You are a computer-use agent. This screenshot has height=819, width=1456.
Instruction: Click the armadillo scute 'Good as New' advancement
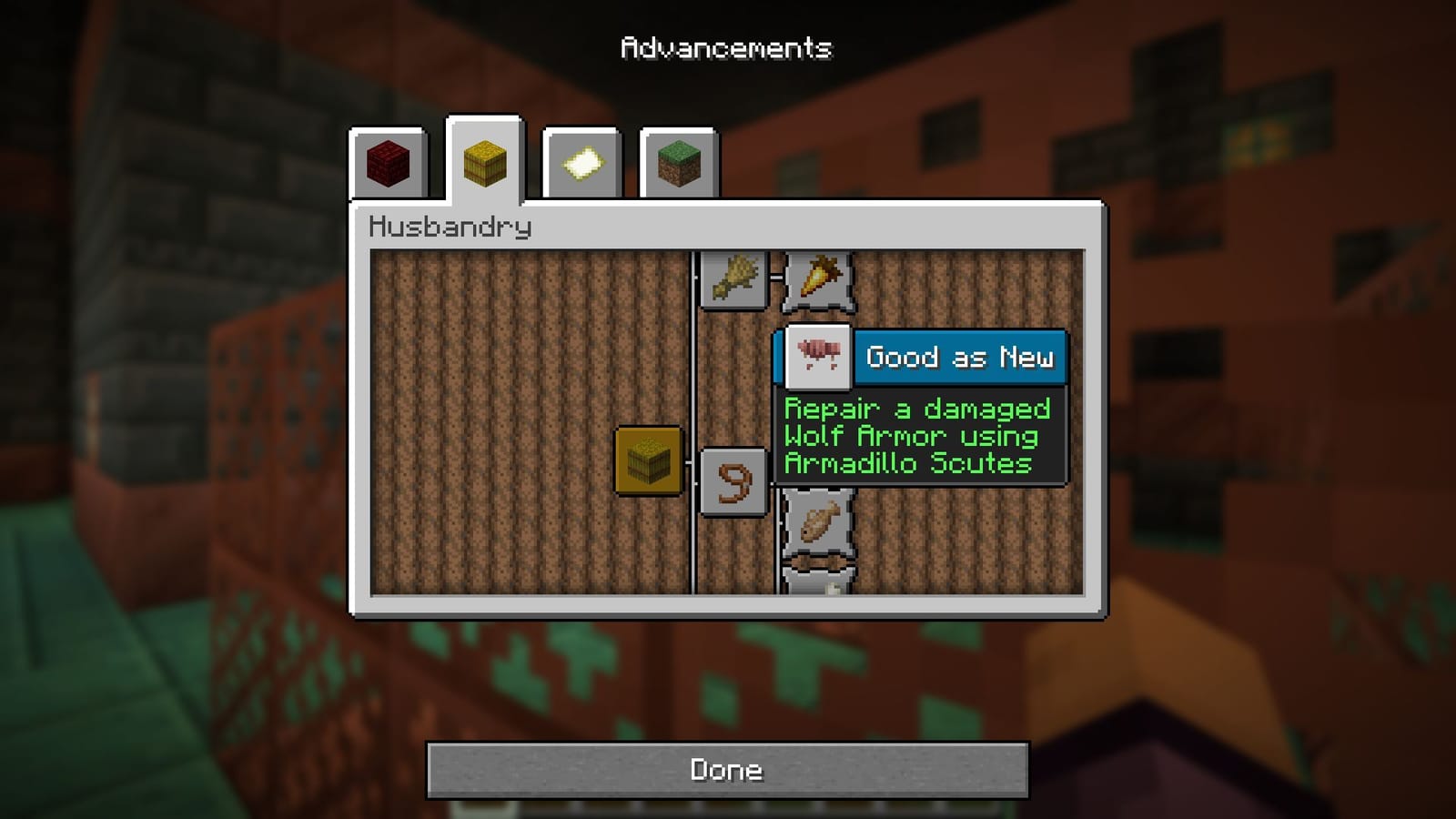pos(817,356)
